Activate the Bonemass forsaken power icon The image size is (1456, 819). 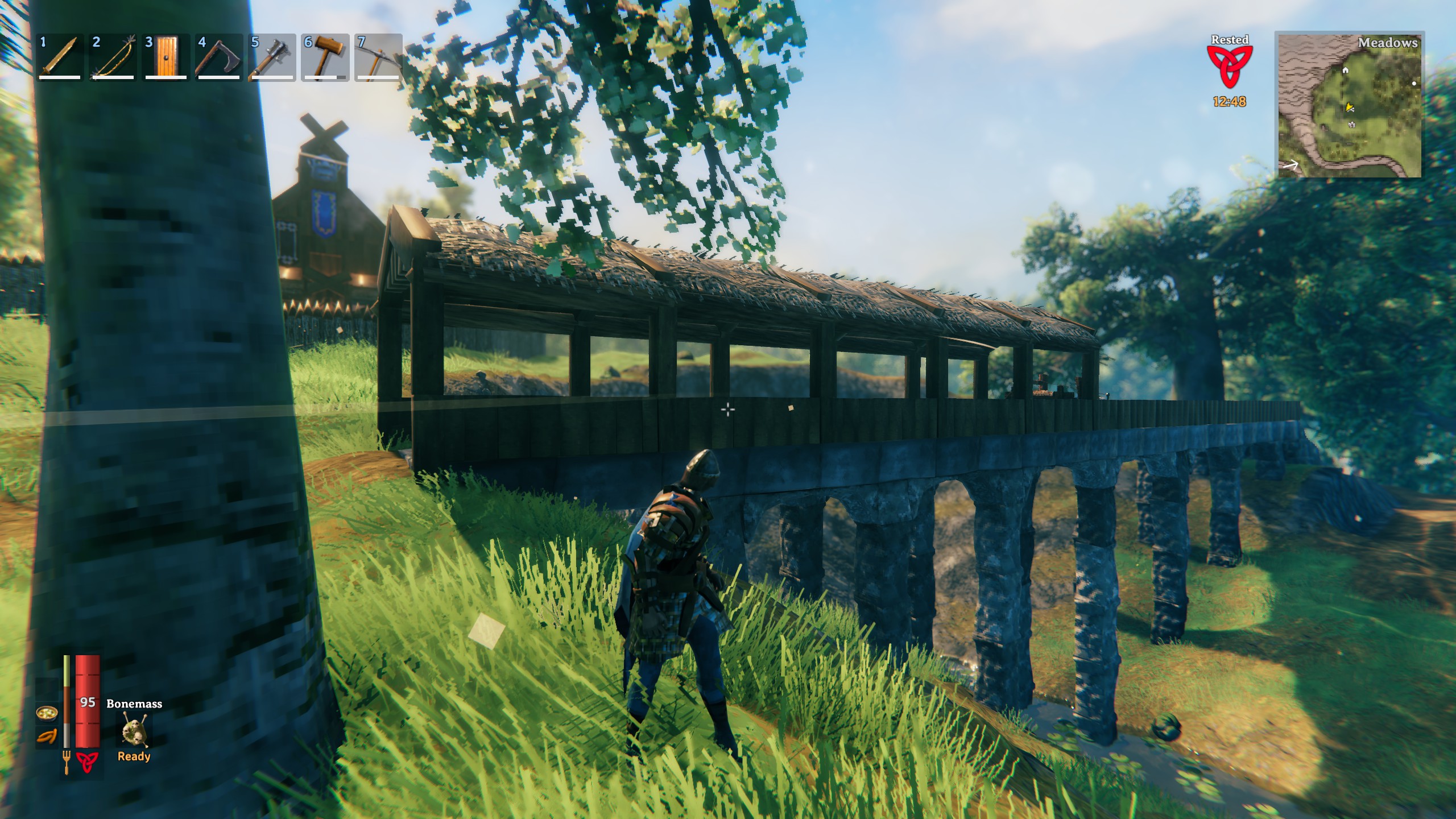pos(134,730)
